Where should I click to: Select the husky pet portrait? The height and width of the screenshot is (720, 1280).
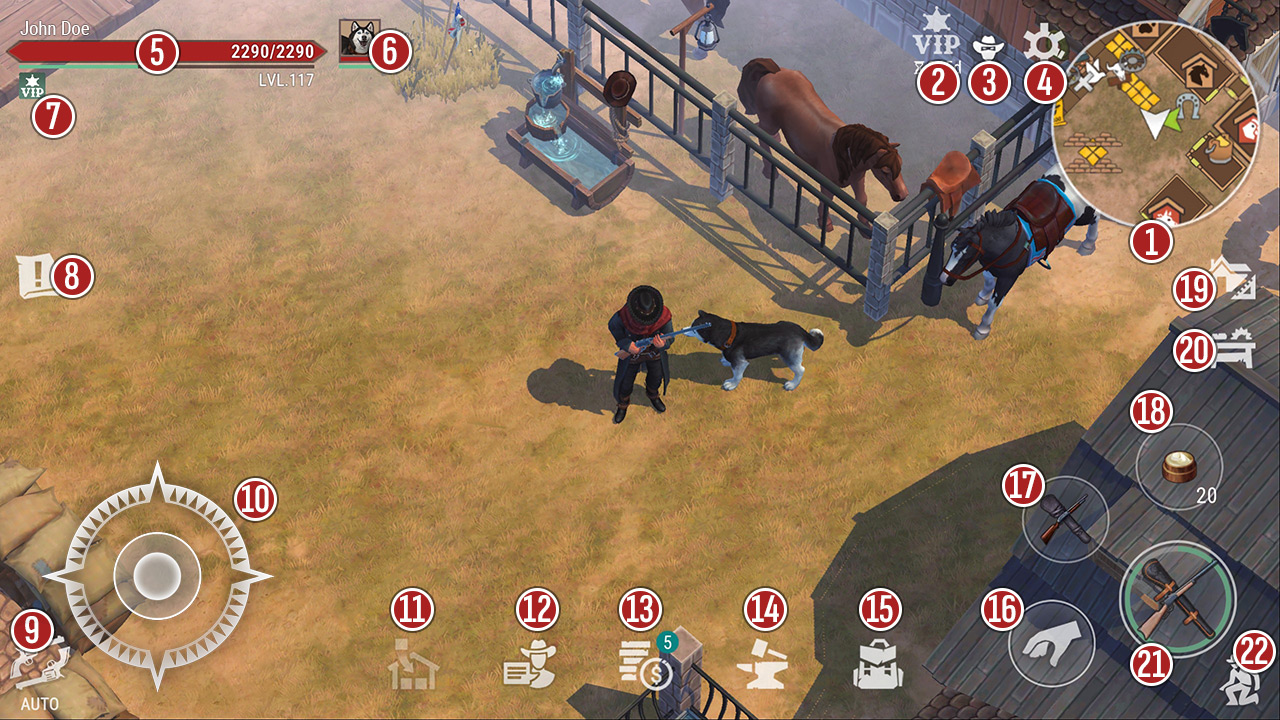click(356, 40)
